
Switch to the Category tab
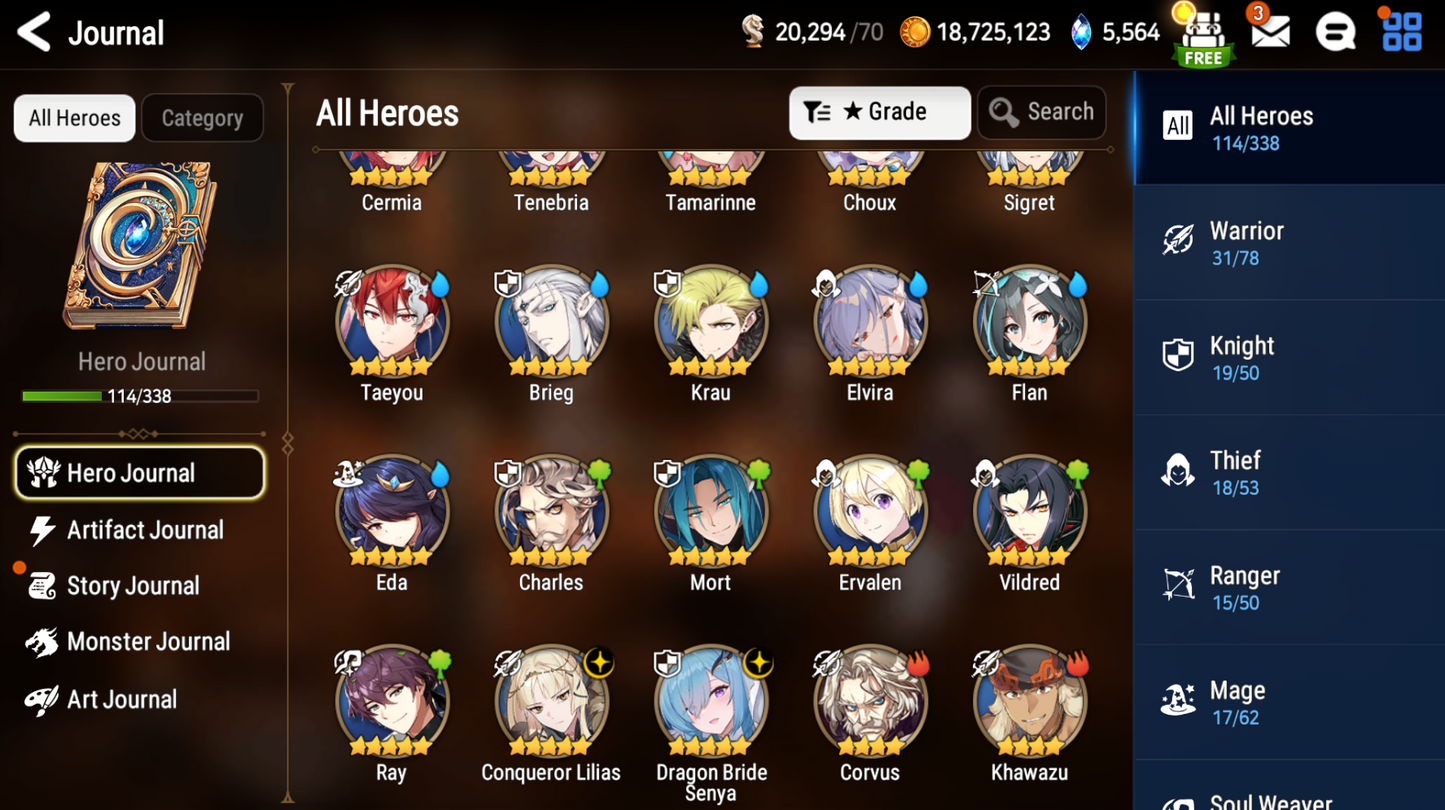coord(202,118)
